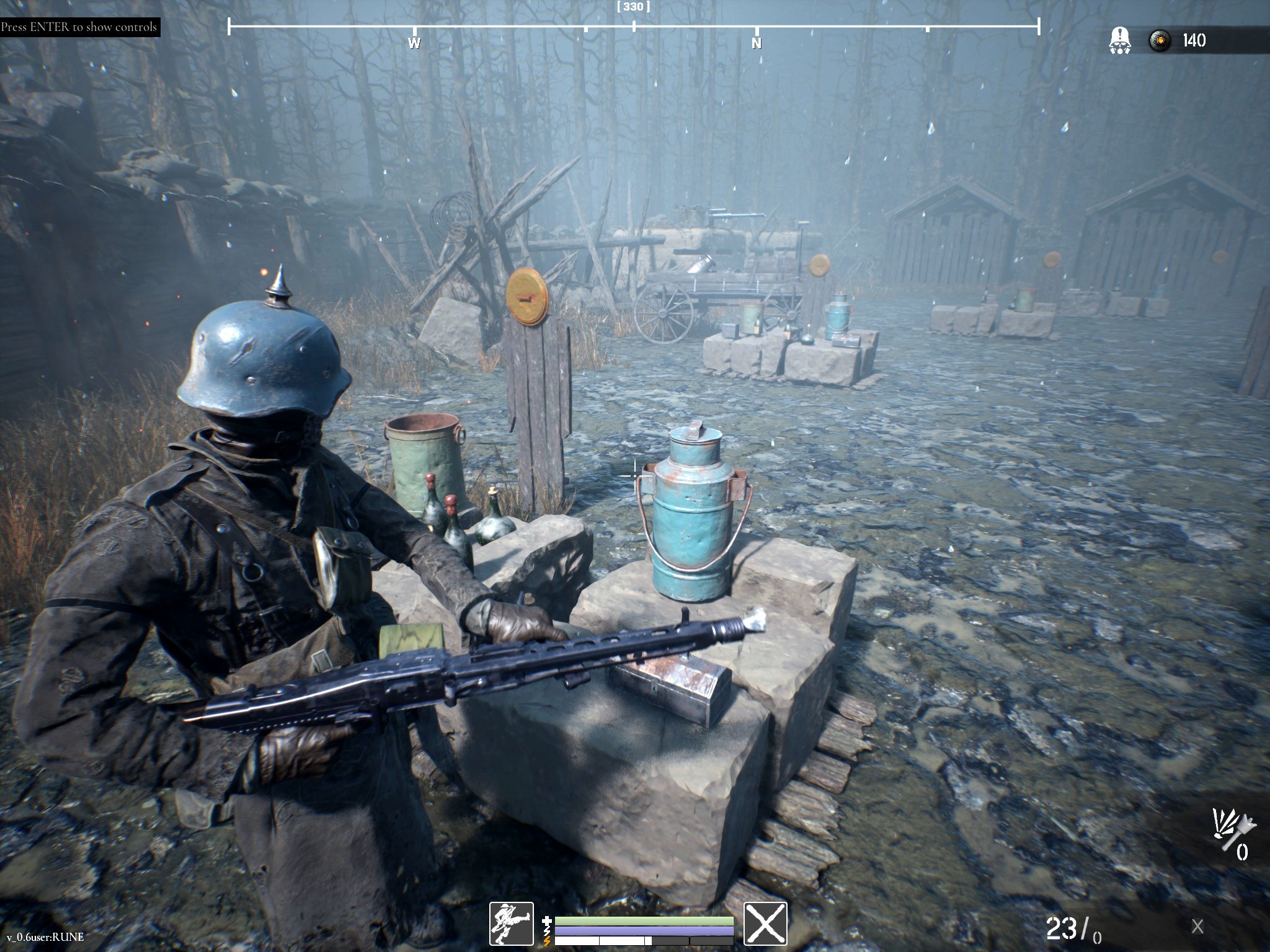Activate the soldier kick ability icon
This screenshot has width=1270, height=952.
click(511, 923)
